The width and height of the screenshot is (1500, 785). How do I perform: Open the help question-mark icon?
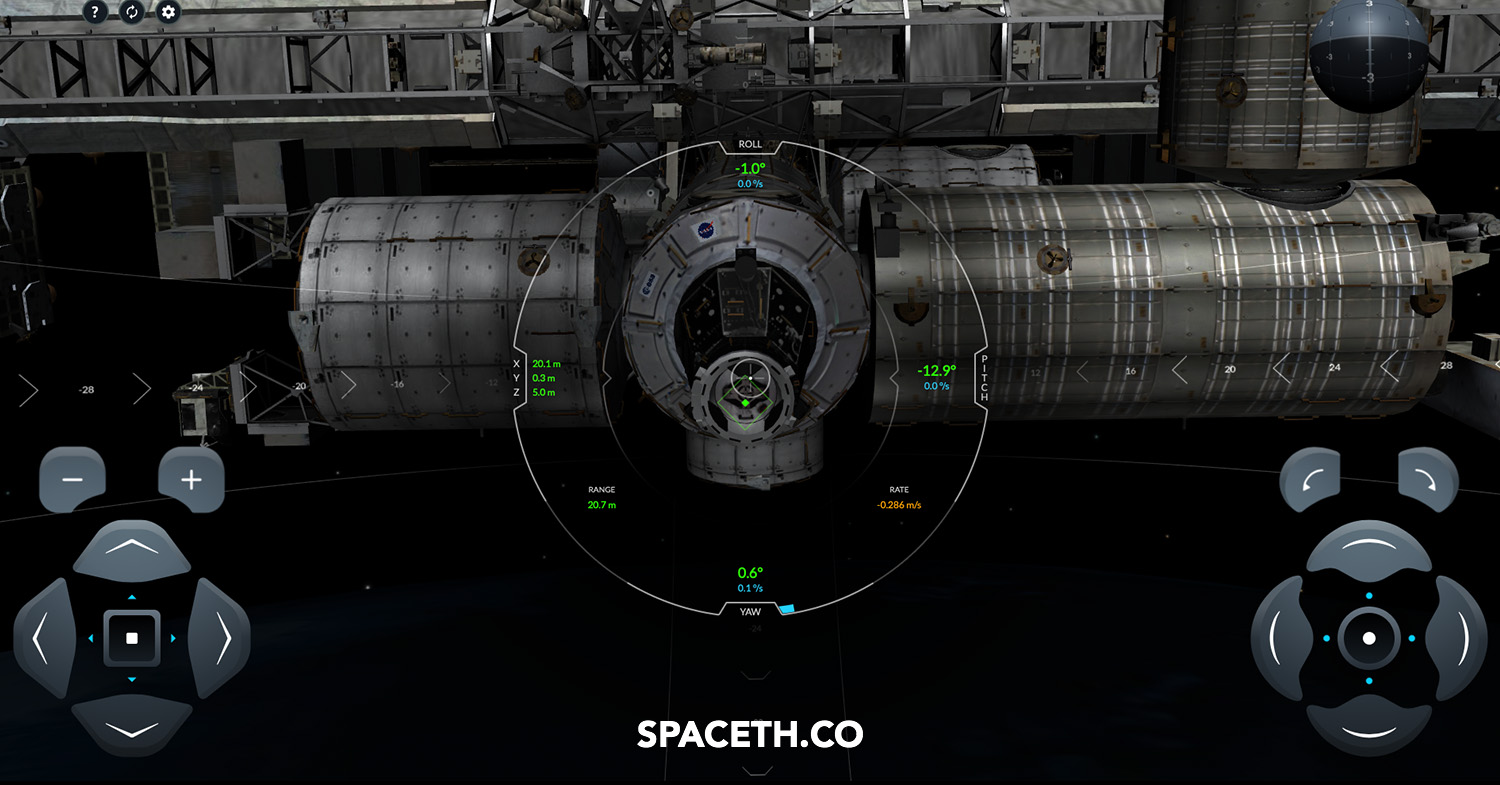[x=93, y=13]
